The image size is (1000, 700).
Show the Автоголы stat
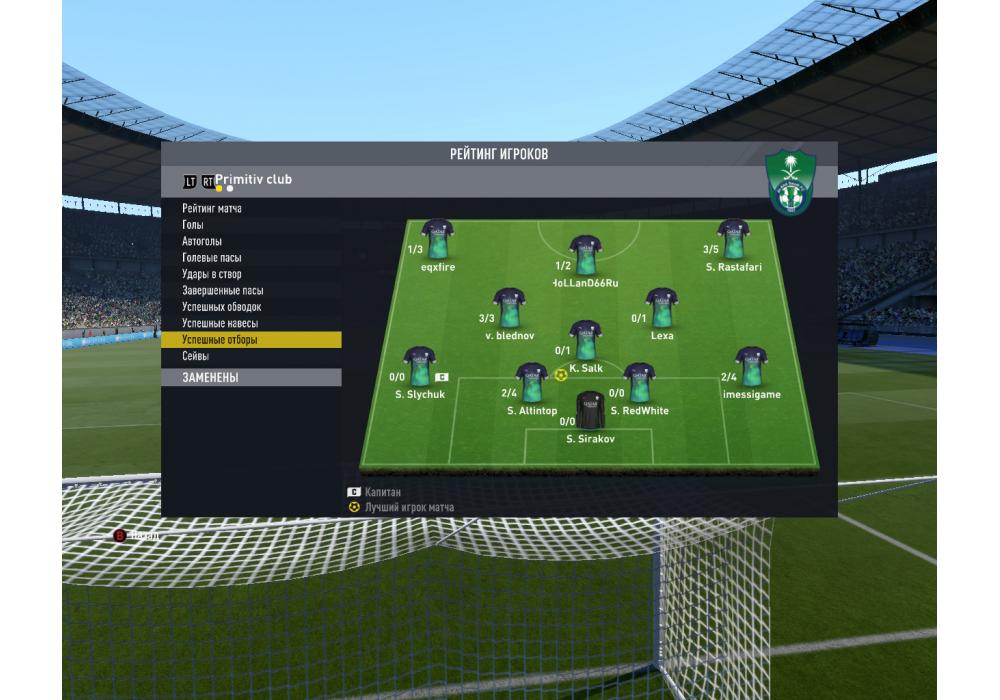click(202, 241)
